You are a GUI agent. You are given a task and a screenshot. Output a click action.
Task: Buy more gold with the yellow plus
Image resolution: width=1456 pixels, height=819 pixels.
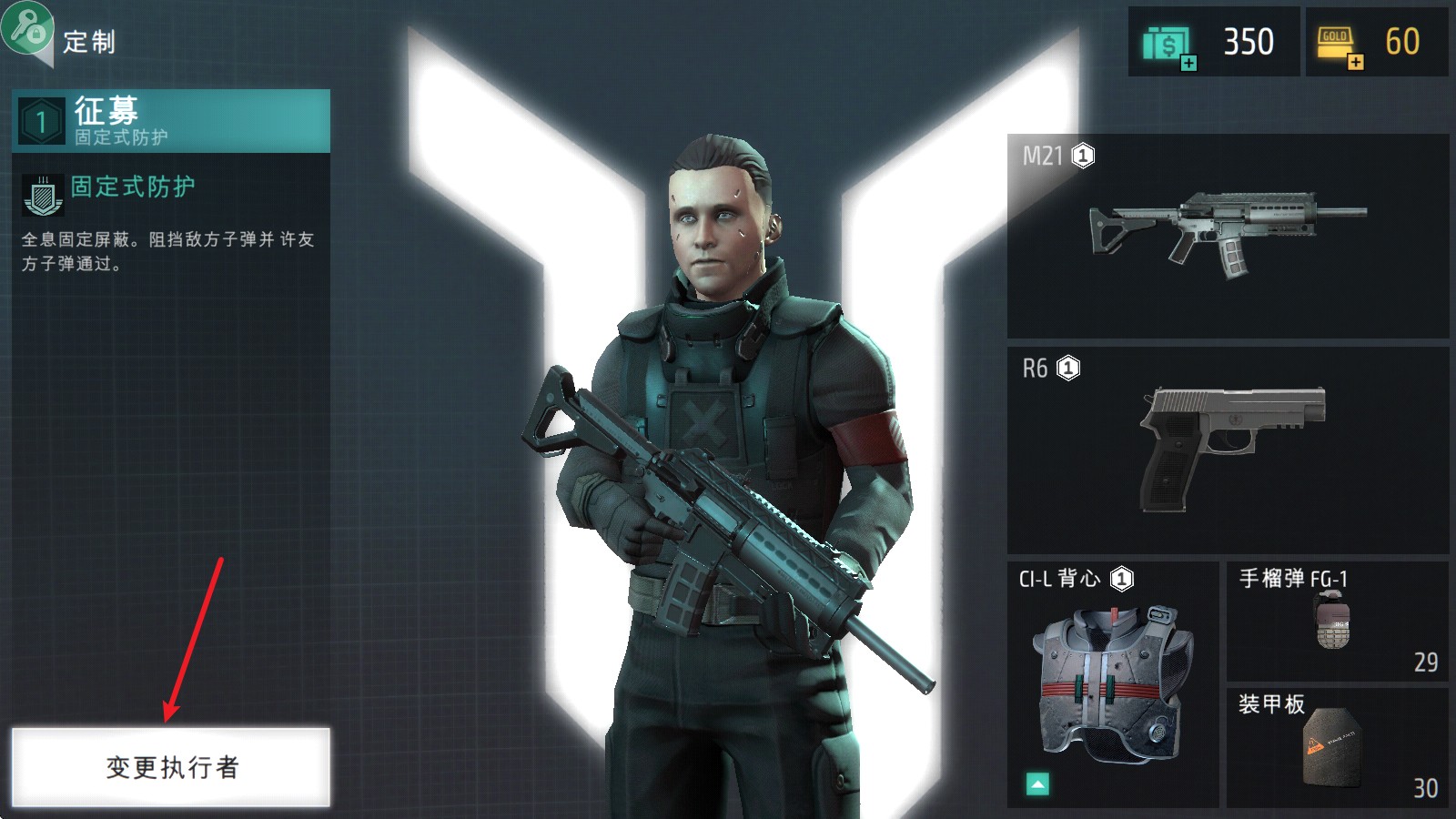(1356, 63)
